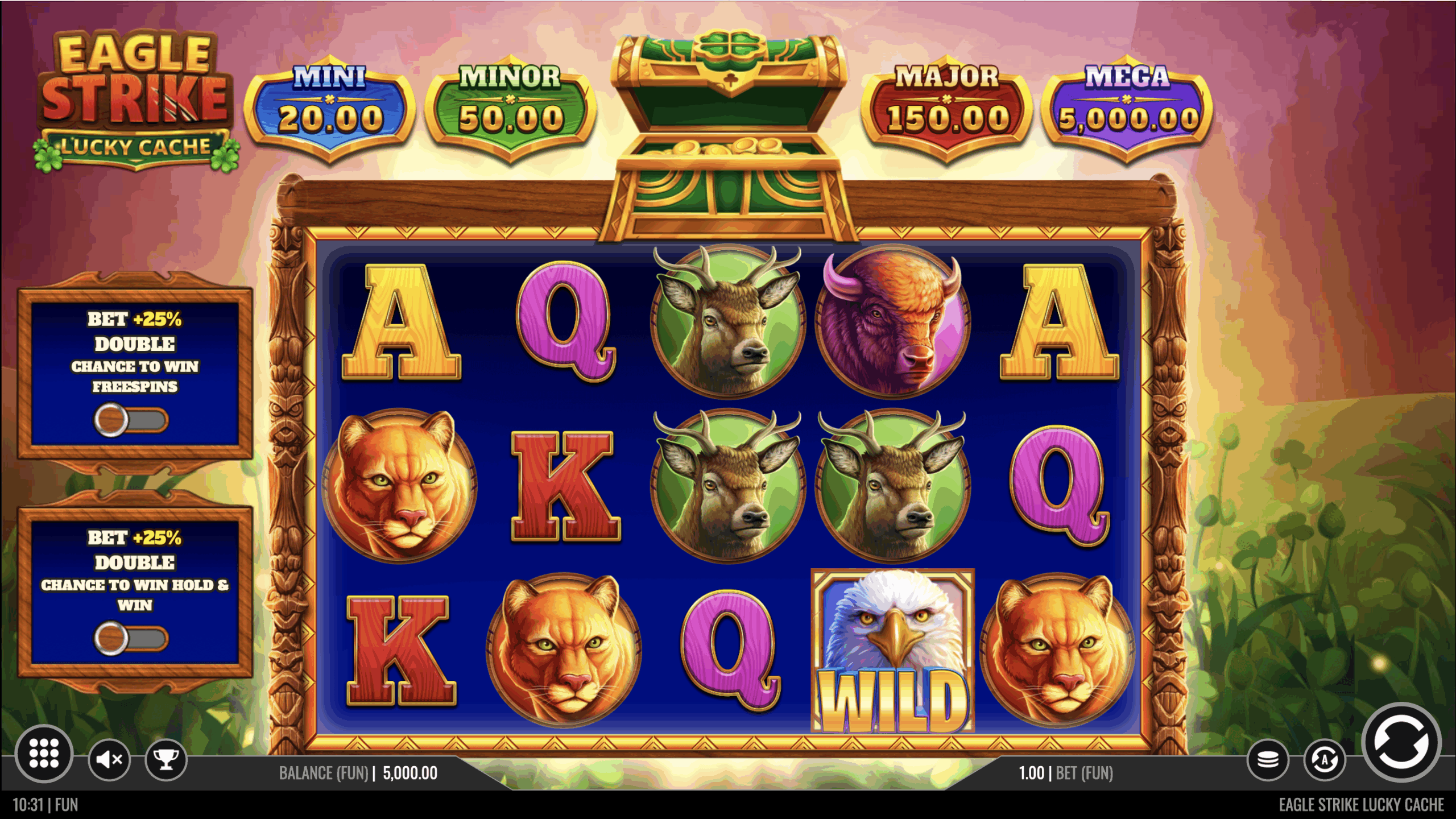Open the coin stack bet selector
This screenshot has width=1456, height=819.
click(x=1268, y=760)
